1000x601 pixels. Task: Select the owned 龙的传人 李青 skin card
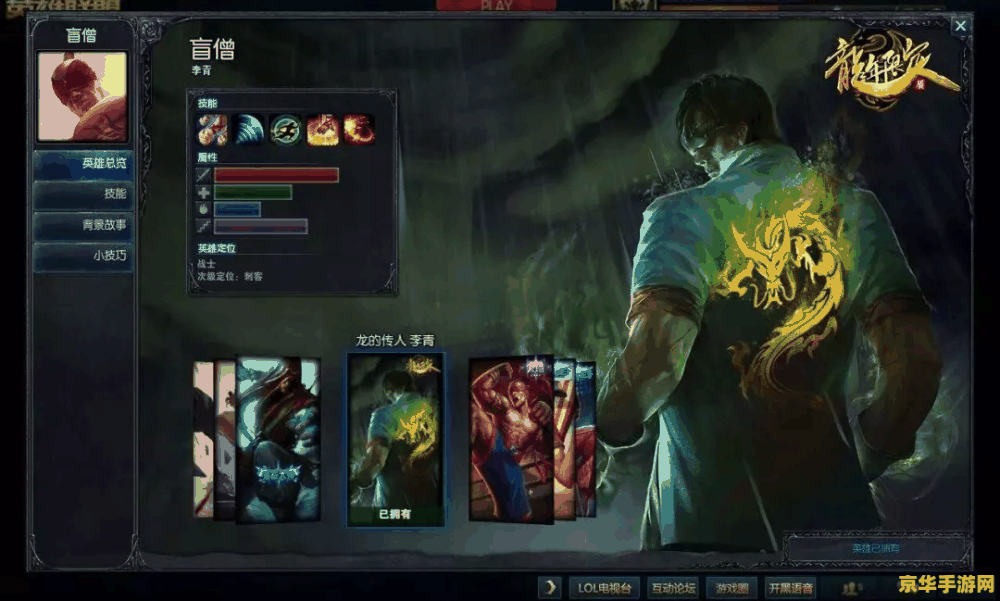click(395, 438)
